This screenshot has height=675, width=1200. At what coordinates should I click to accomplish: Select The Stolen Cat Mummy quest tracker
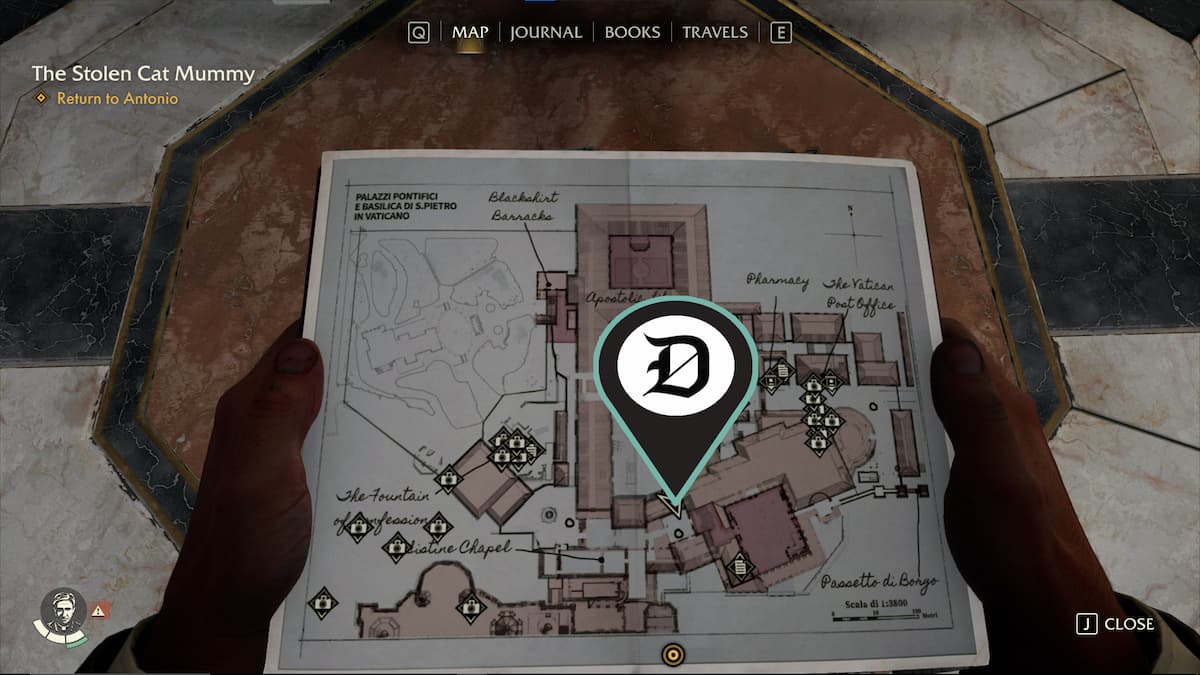tap(143, 73)
